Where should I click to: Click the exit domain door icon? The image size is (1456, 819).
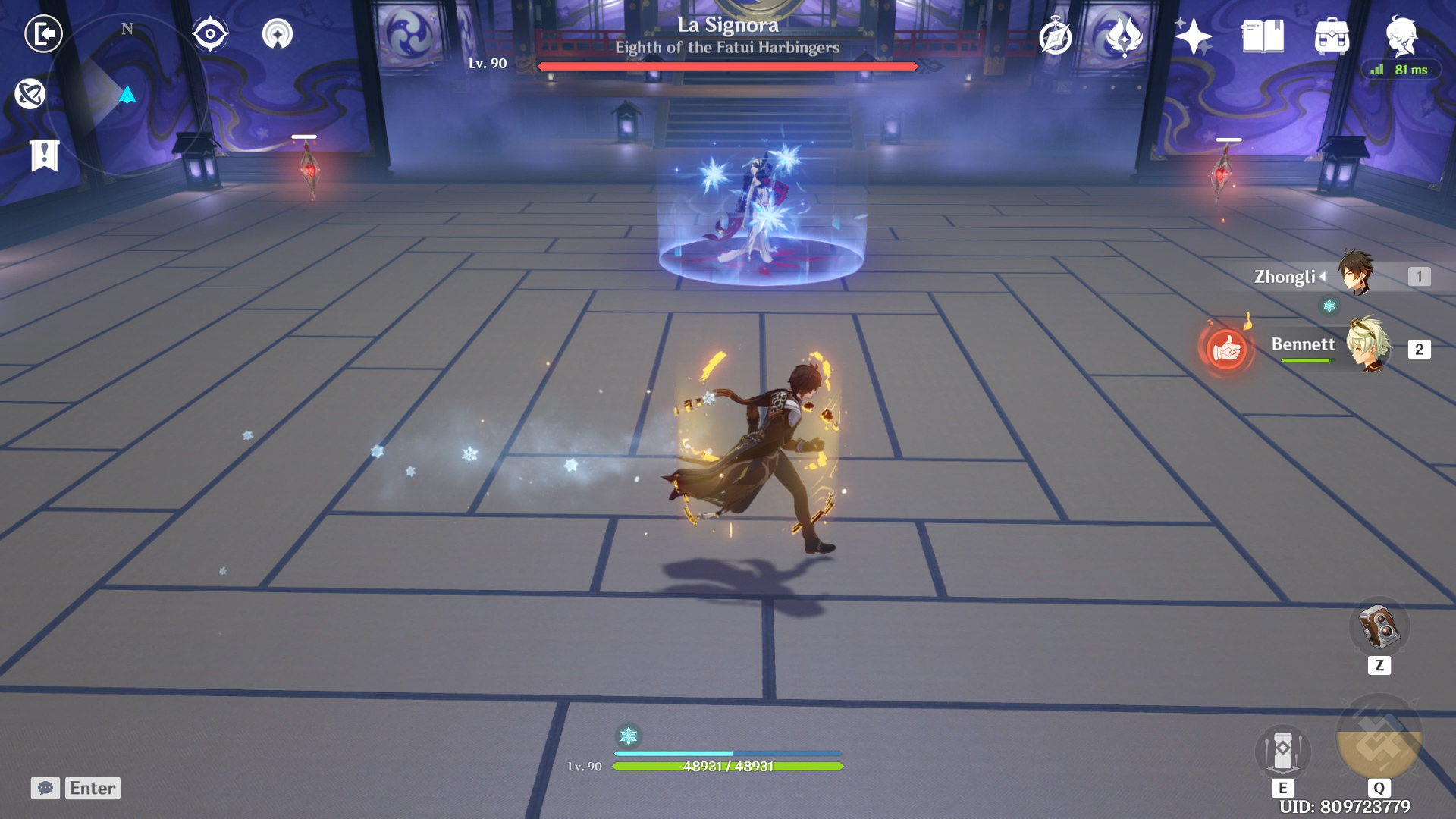pyautogui.click(x=43, y=34)
